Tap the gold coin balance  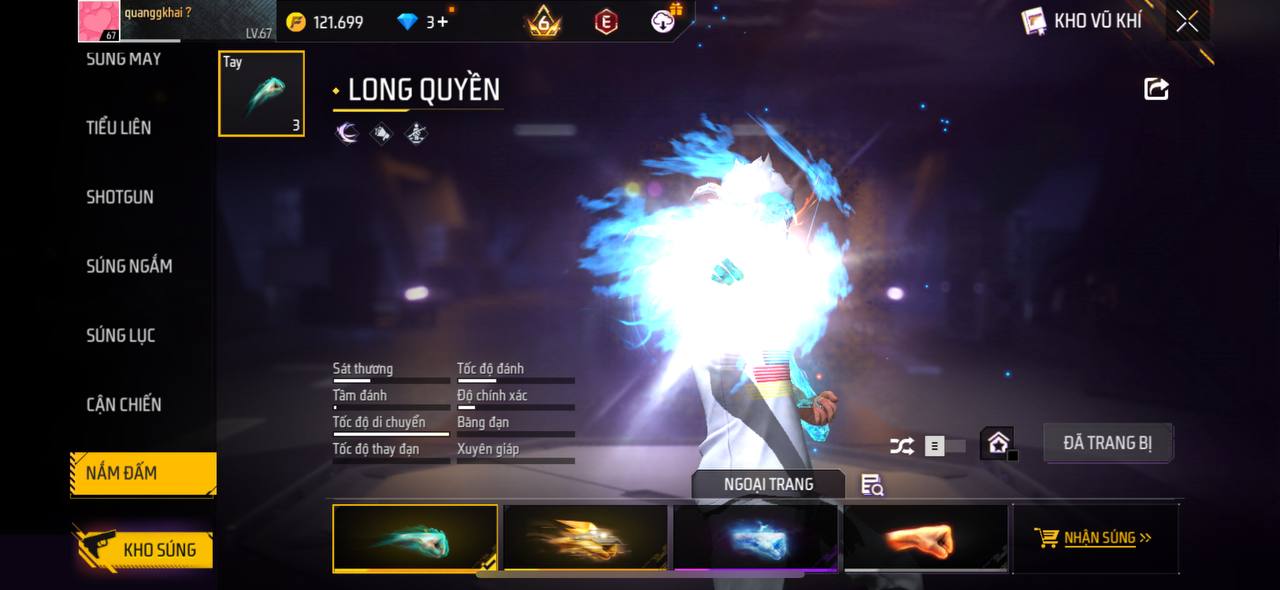tap(325, 21)
